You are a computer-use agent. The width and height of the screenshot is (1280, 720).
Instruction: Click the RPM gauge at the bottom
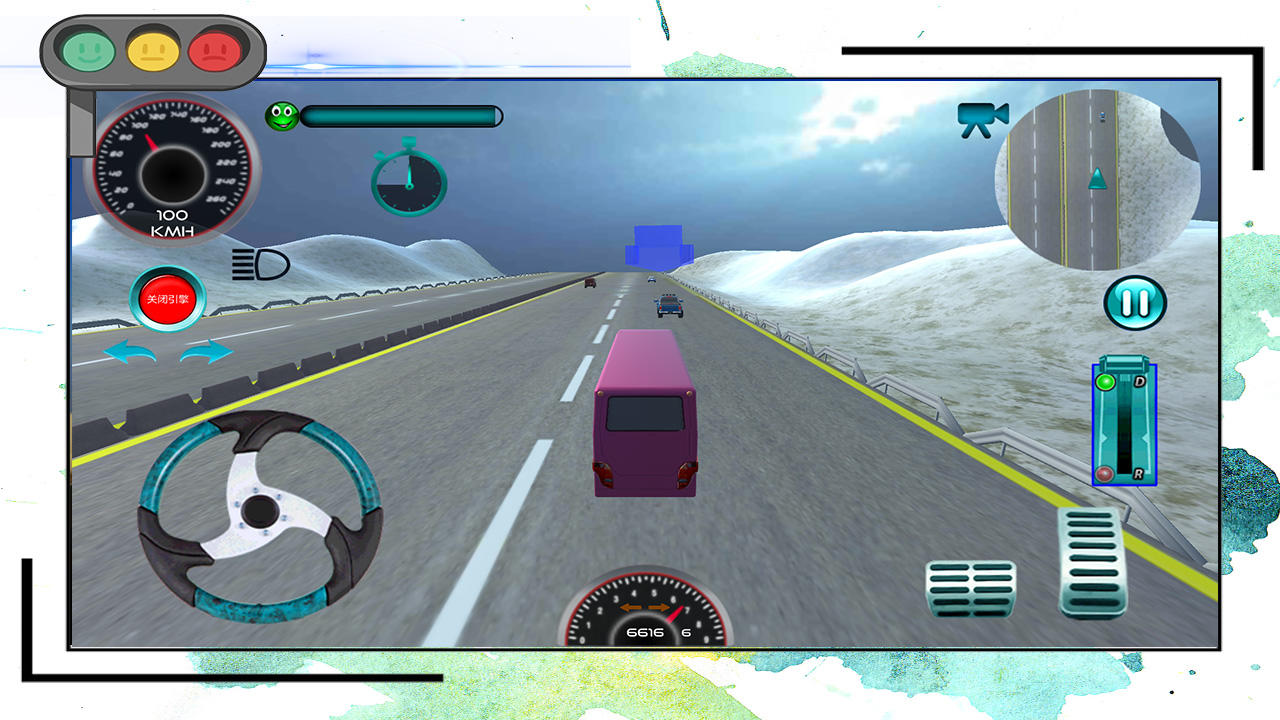(645, 615)
